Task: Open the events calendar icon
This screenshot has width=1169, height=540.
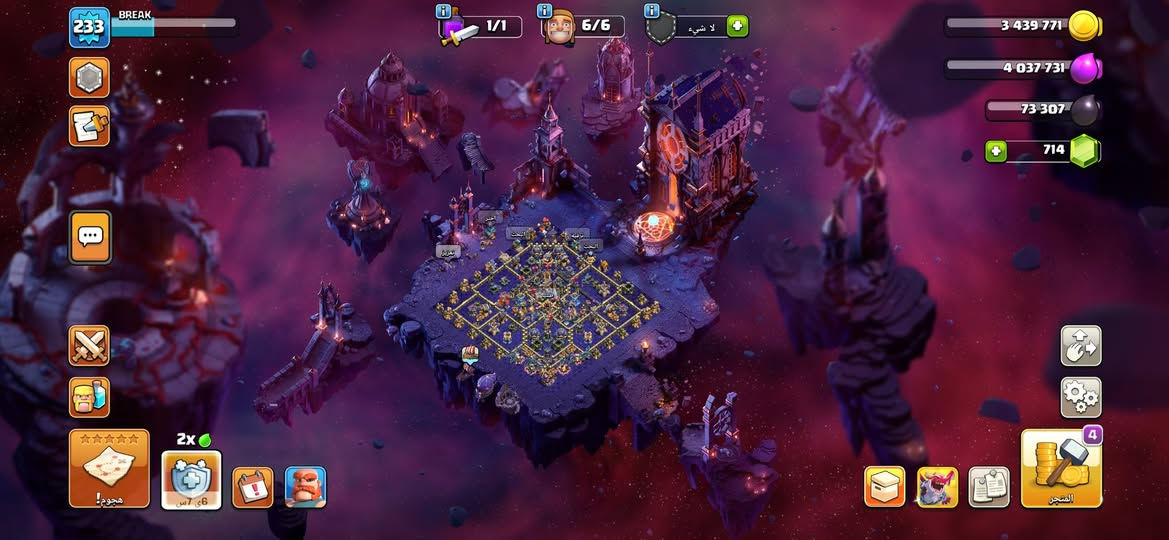Action: tap(252, 487)
